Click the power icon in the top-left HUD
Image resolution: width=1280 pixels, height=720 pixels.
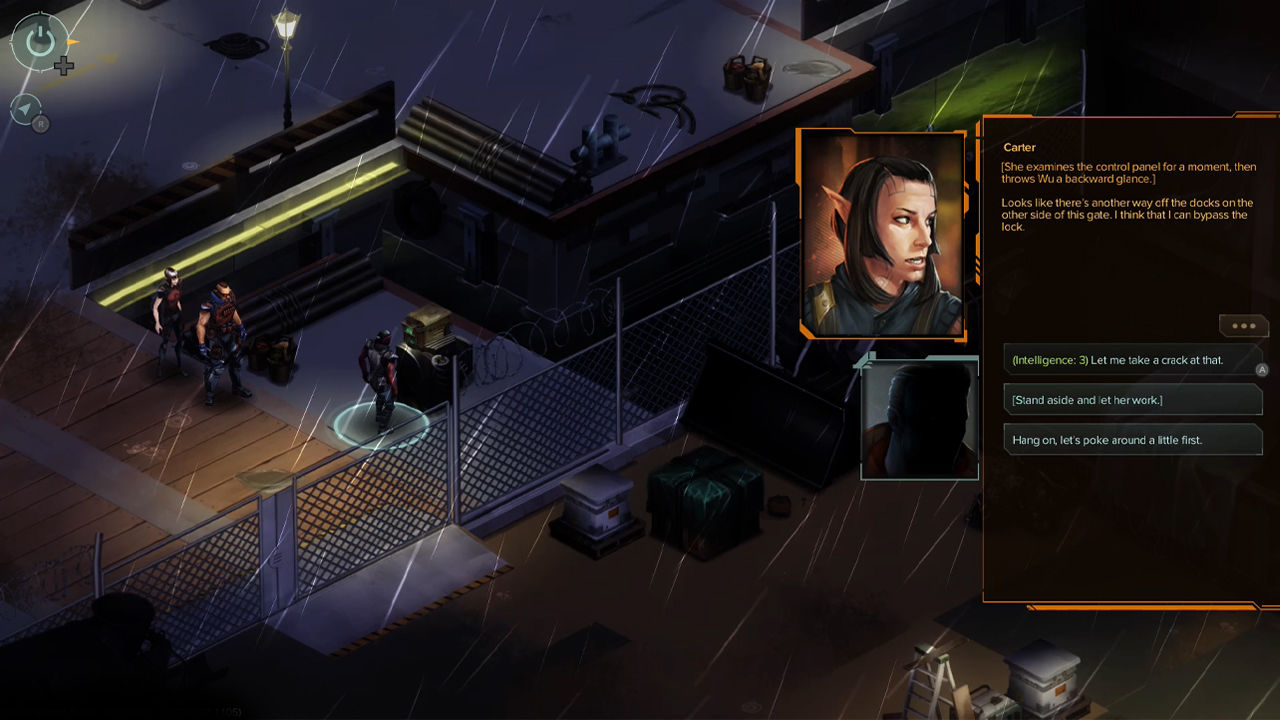click(x=40, y=40)
